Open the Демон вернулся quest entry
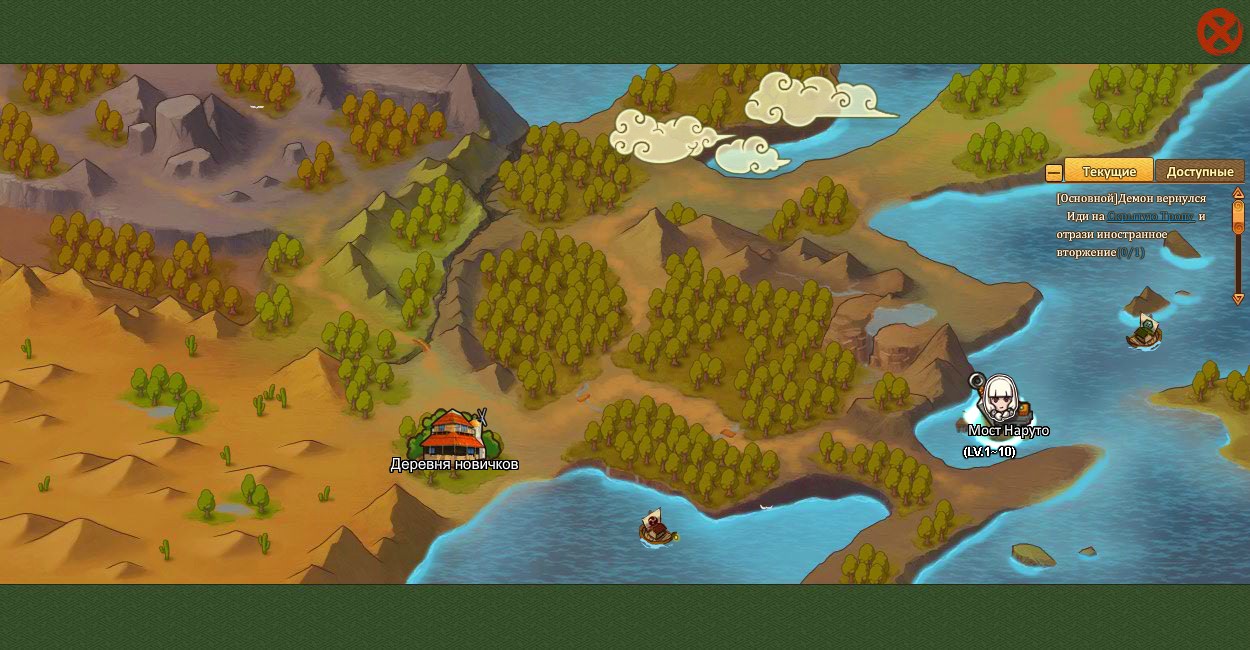The height and width of the screenshot is (650, 1250). pyautogui.click(x=1131, y=198)
